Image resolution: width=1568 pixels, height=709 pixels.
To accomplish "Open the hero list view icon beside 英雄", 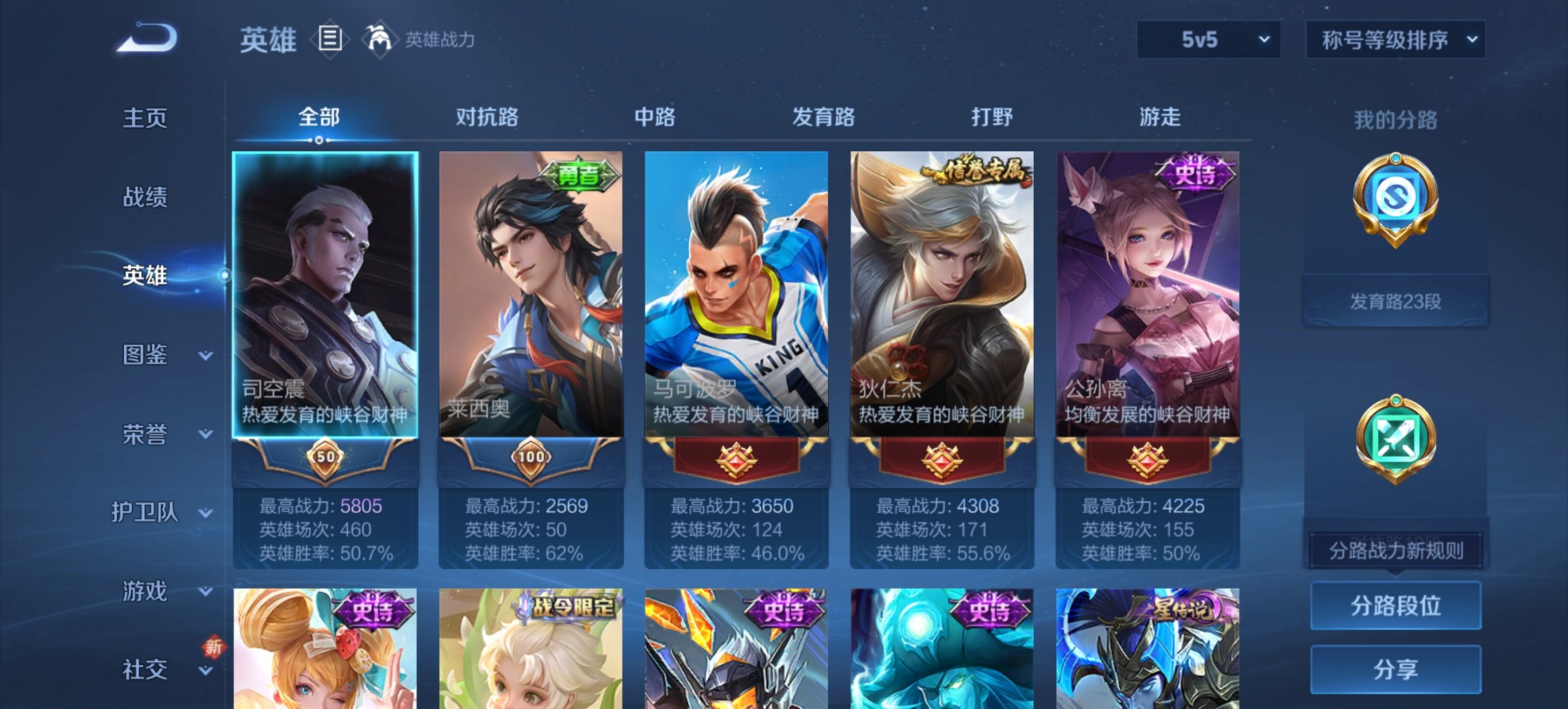I will 329,40.
